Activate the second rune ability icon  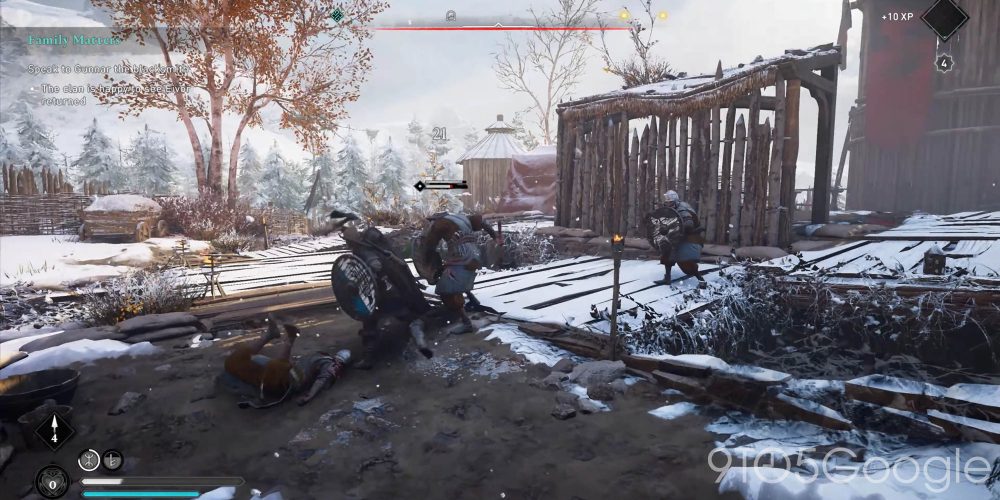112,459
